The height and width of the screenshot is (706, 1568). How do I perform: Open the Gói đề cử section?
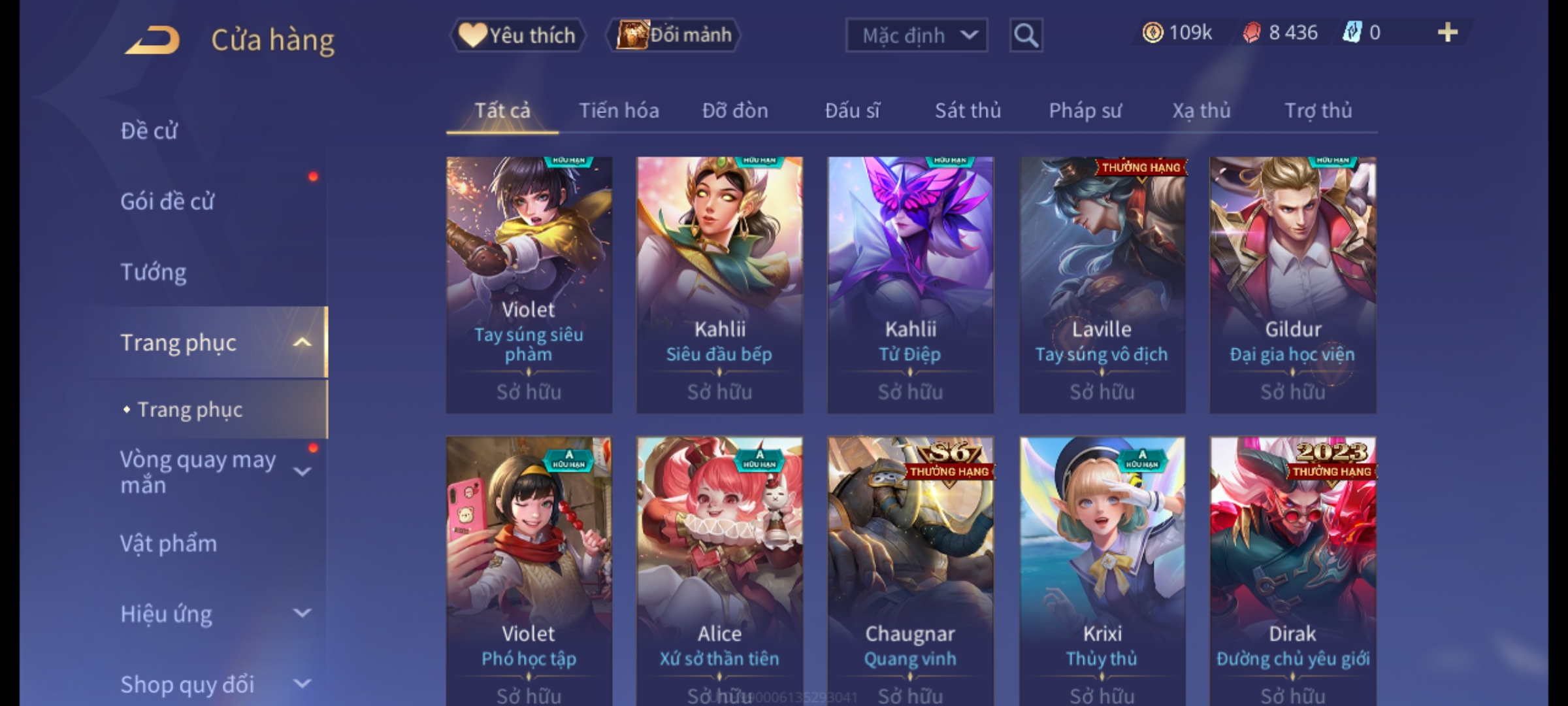coord(167,202)
